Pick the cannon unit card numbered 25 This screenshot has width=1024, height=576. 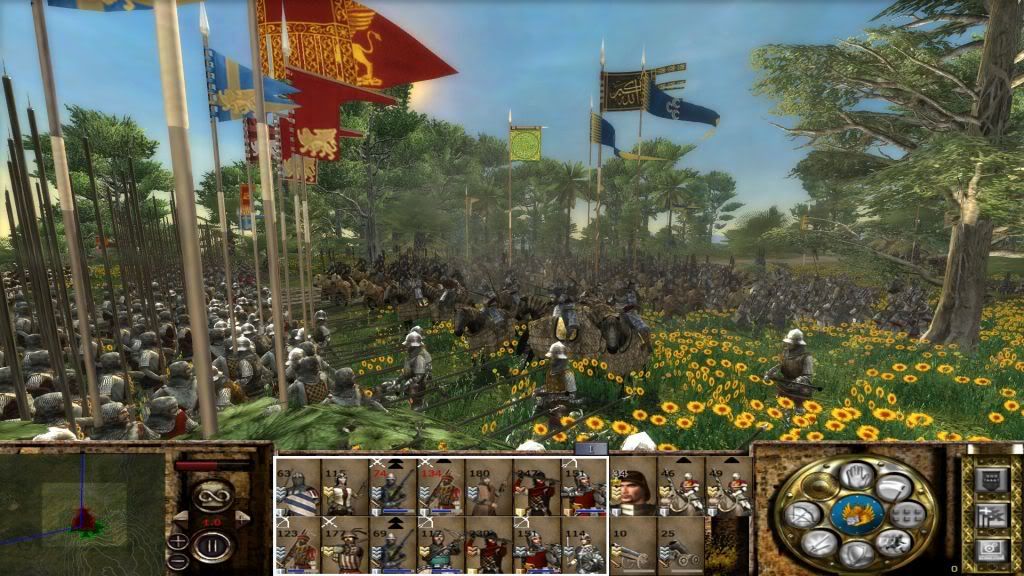[x=681, y=545]
